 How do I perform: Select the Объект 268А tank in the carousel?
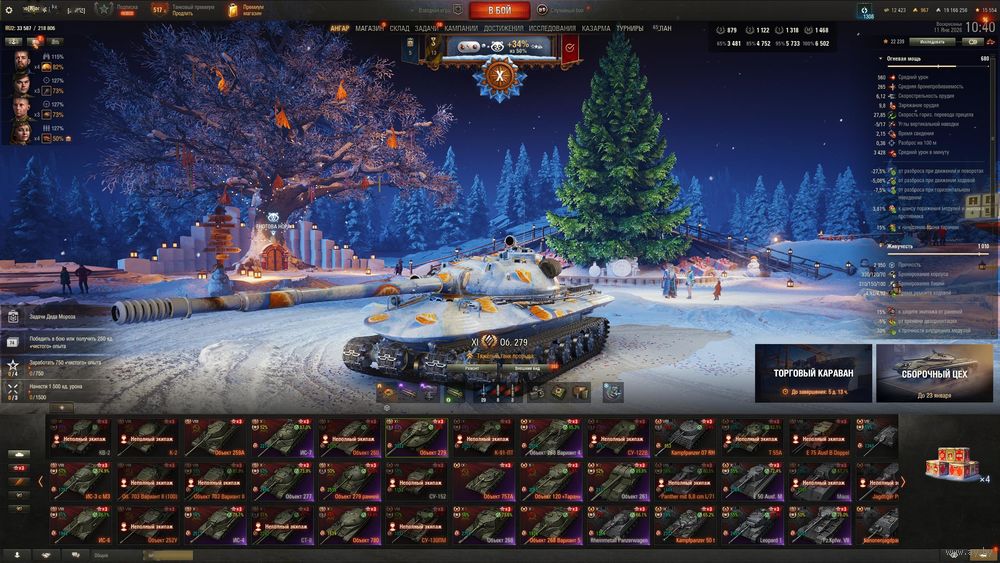[216, 438]
